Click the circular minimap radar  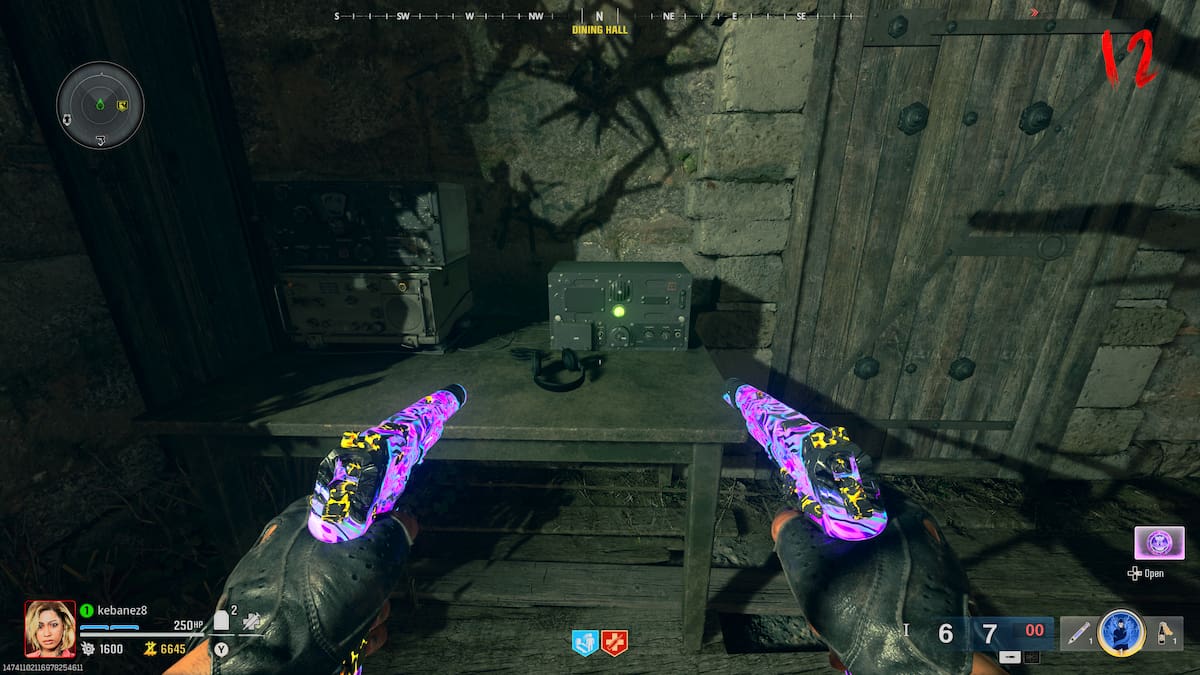(100, 105)
